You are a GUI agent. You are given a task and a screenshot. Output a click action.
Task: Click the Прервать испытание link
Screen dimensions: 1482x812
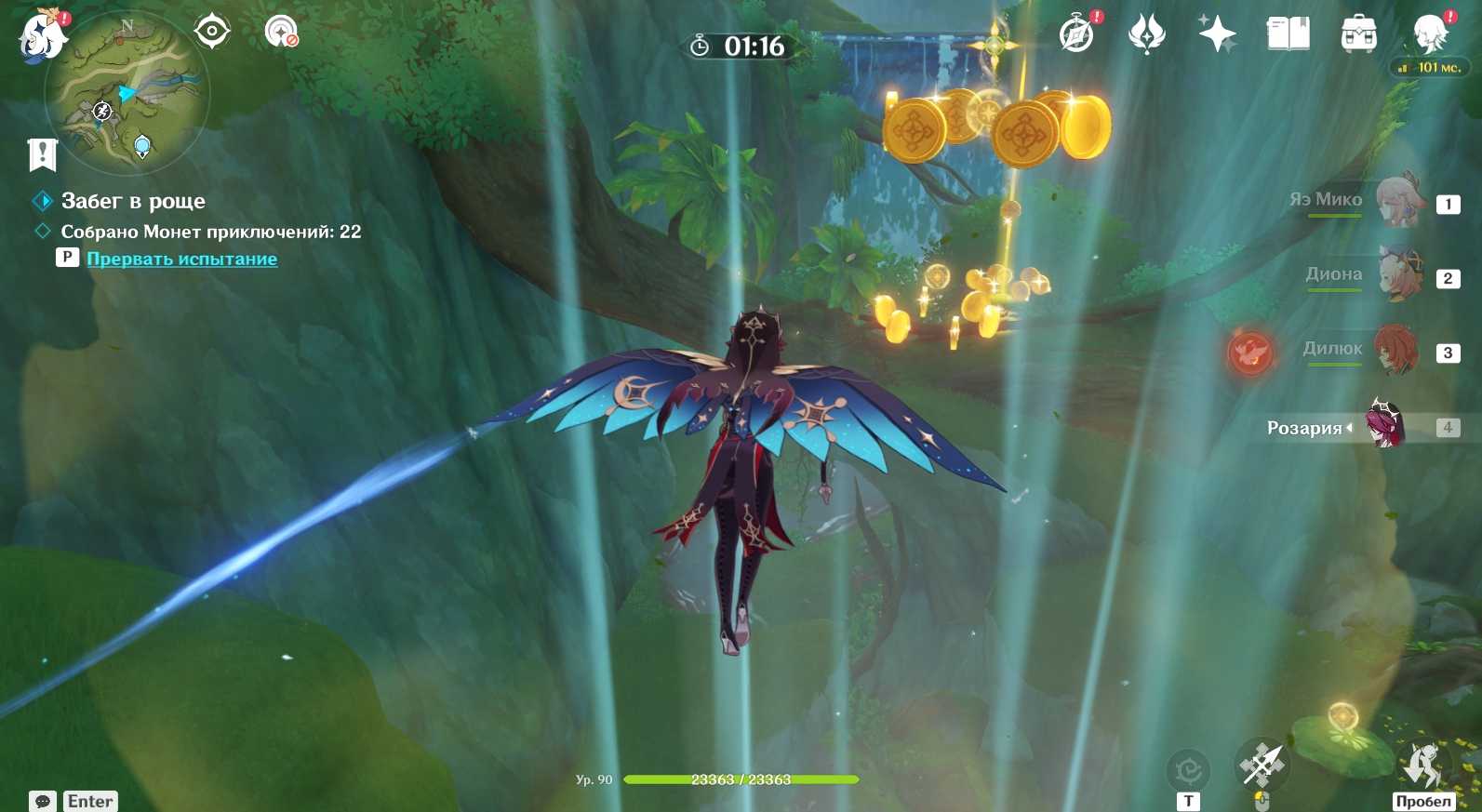181,260
